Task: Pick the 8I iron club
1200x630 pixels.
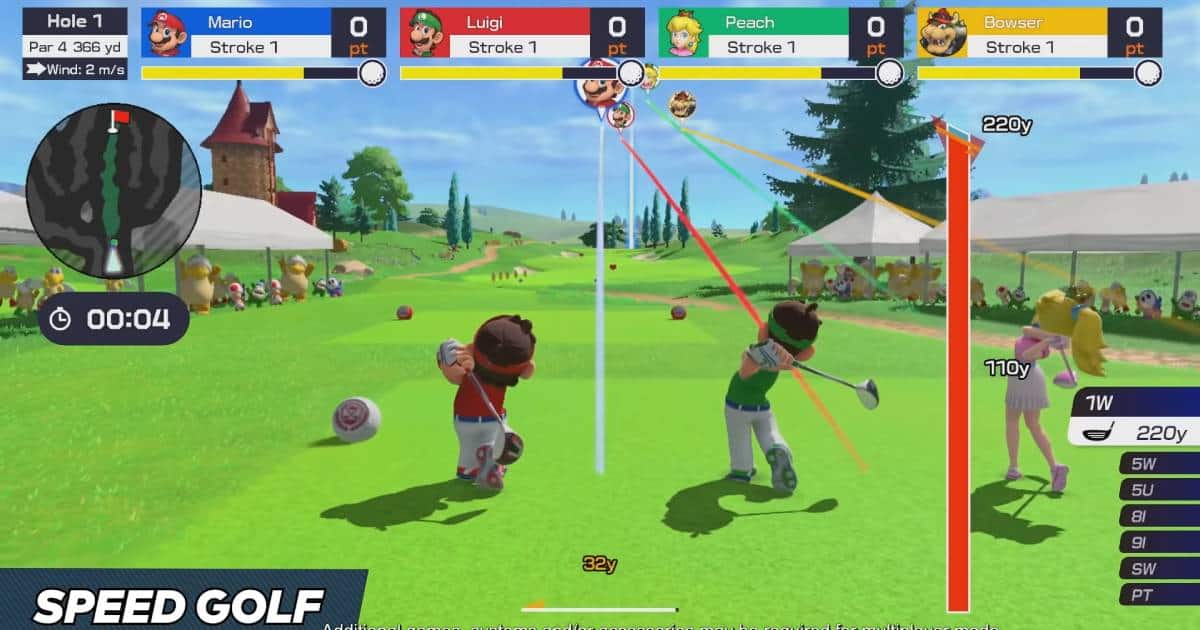Action: coord(1160,516)
